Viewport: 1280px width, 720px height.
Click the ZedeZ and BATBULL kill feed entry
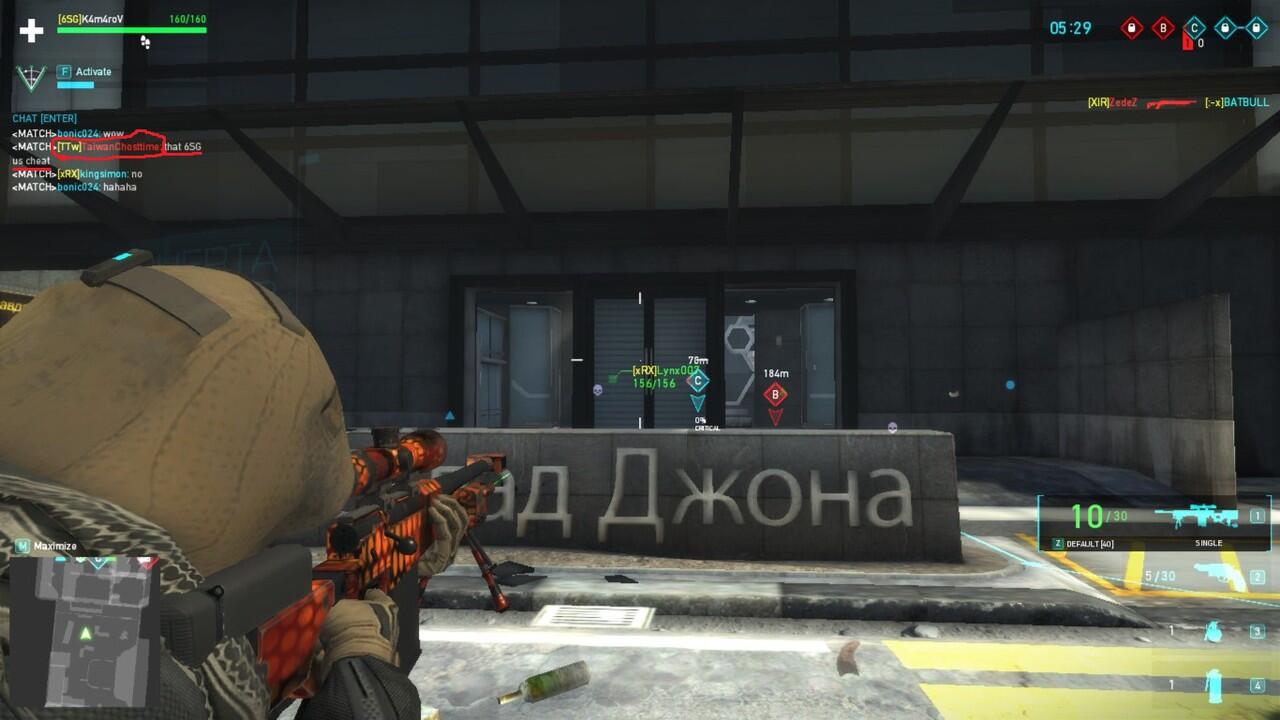1177,103
